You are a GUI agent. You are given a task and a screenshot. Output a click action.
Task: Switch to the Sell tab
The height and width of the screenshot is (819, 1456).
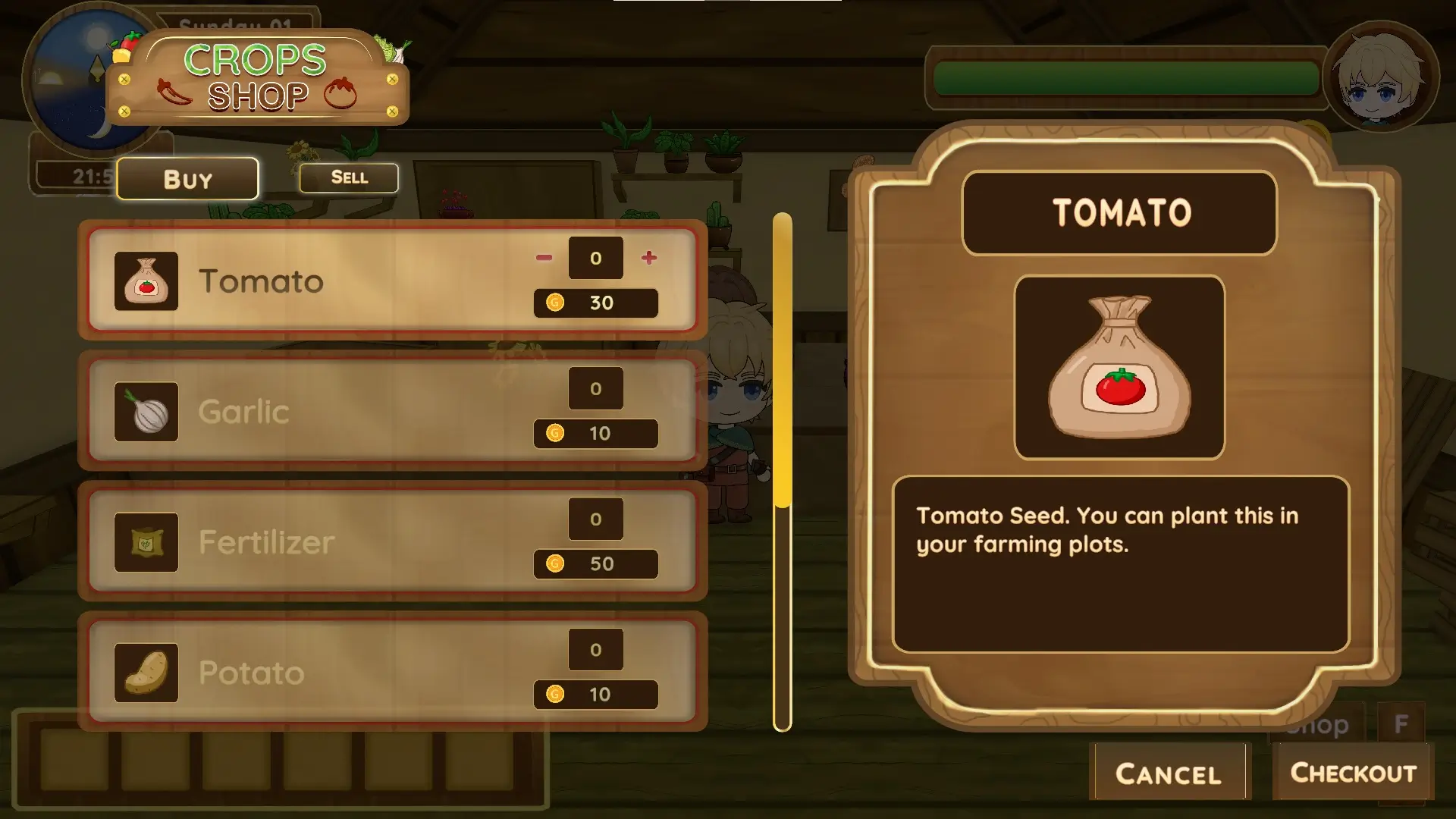349,177
